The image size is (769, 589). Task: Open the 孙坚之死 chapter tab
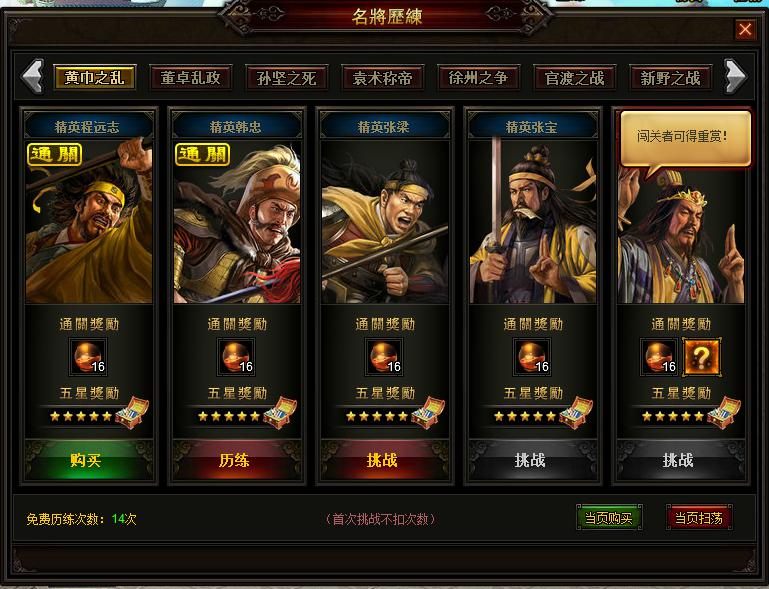(x=286, y=78)
